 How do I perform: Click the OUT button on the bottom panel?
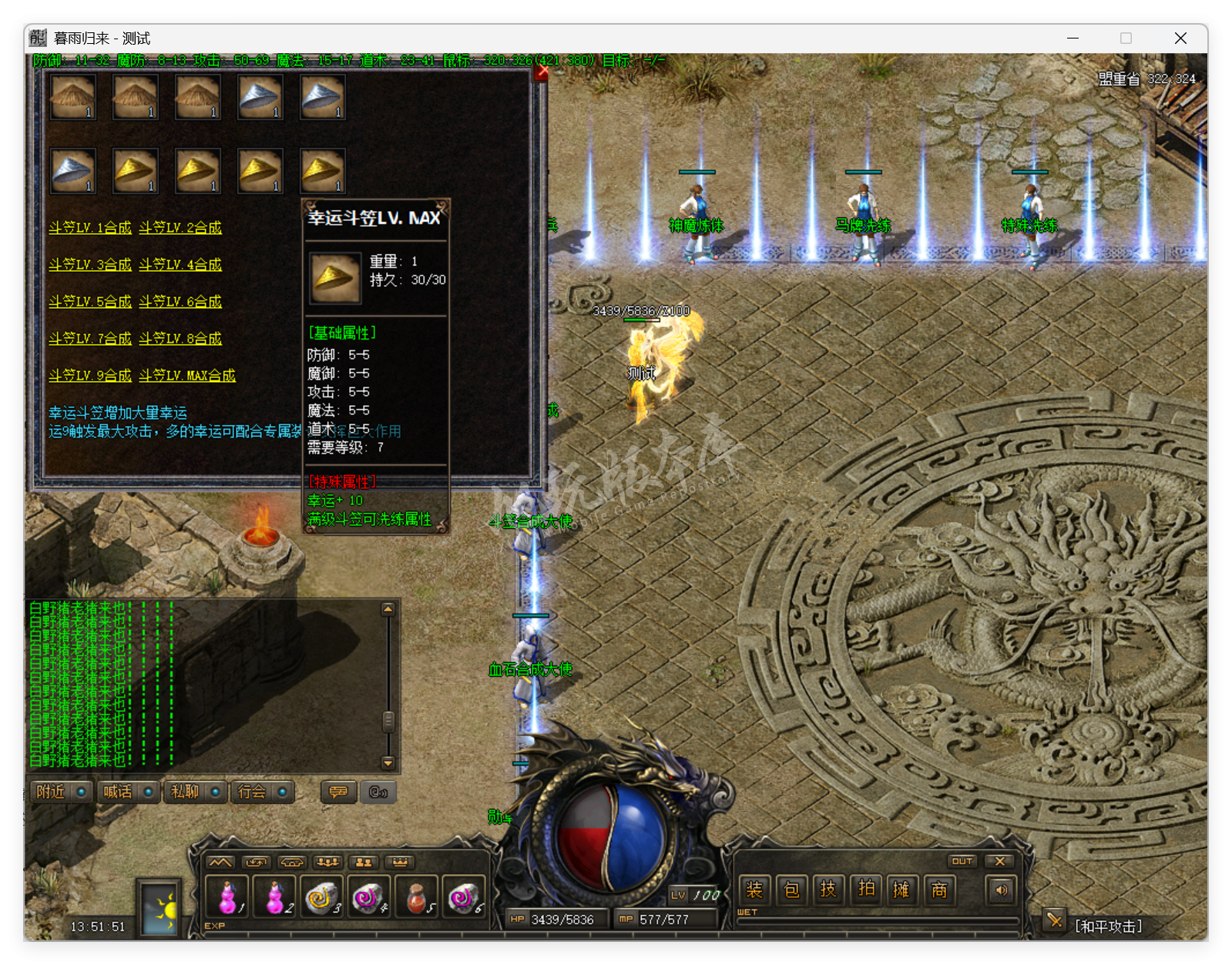tap(962, 861)
